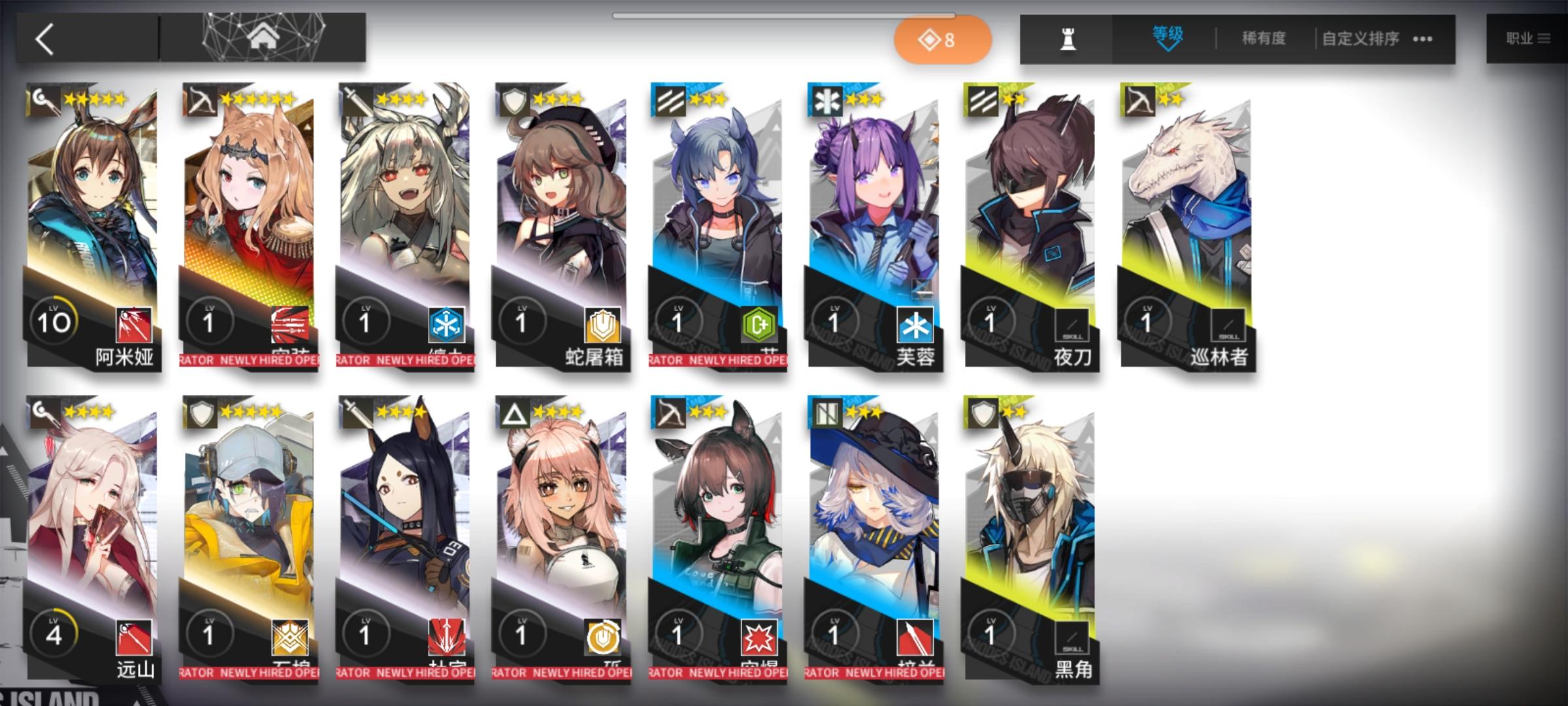This screenshot has height=706, width=1568.
Task: Expand the ••• extra sorting options
Action: [1422, 39]
